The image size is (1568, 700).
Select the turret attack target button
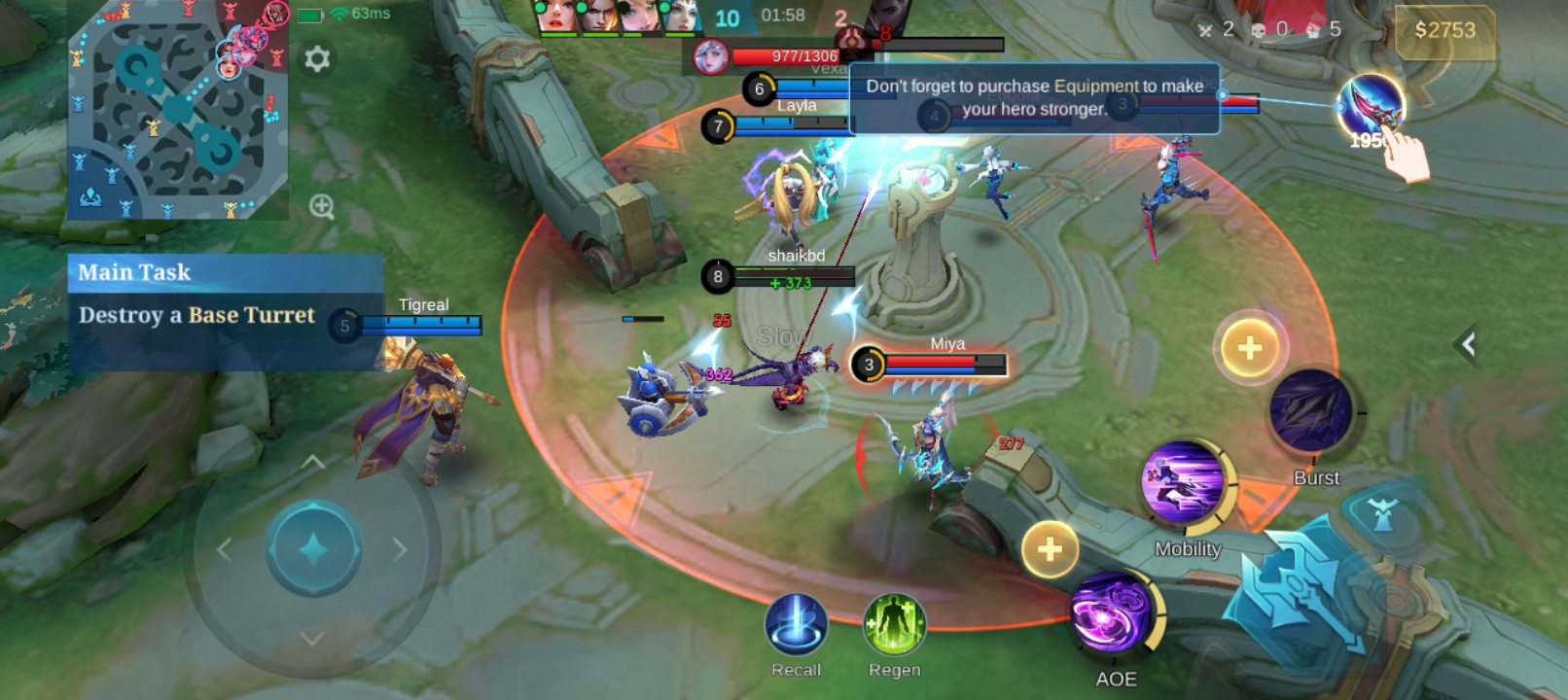[1382, 514]
